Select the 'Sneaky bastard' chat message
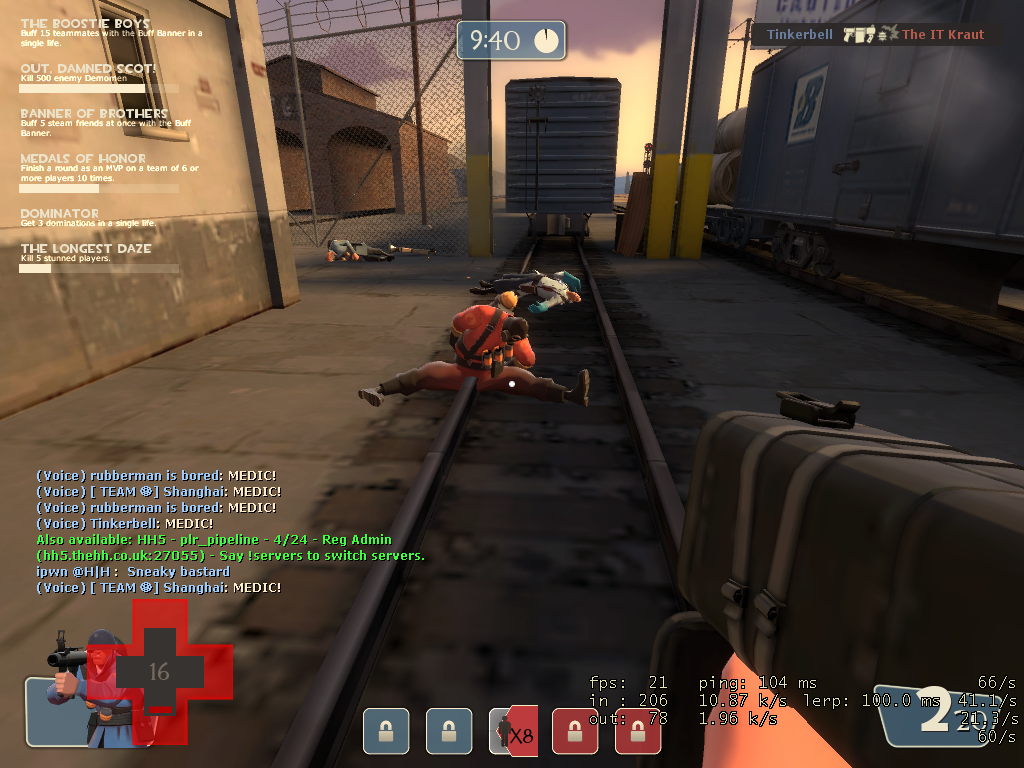 [x=133, y=572]
